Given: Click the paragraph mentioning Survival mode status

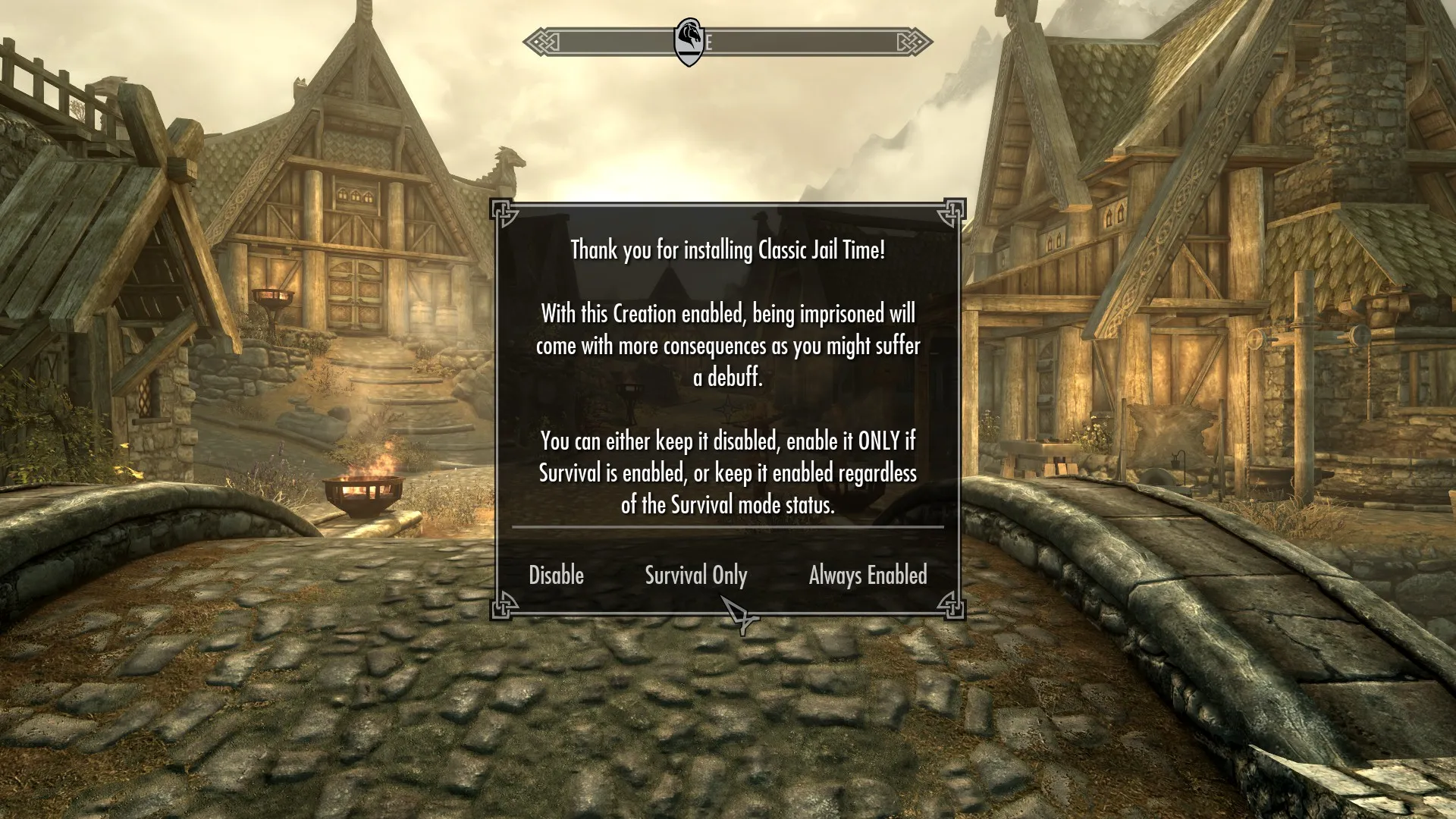Looking at the screenshot, I should point(728,470).
